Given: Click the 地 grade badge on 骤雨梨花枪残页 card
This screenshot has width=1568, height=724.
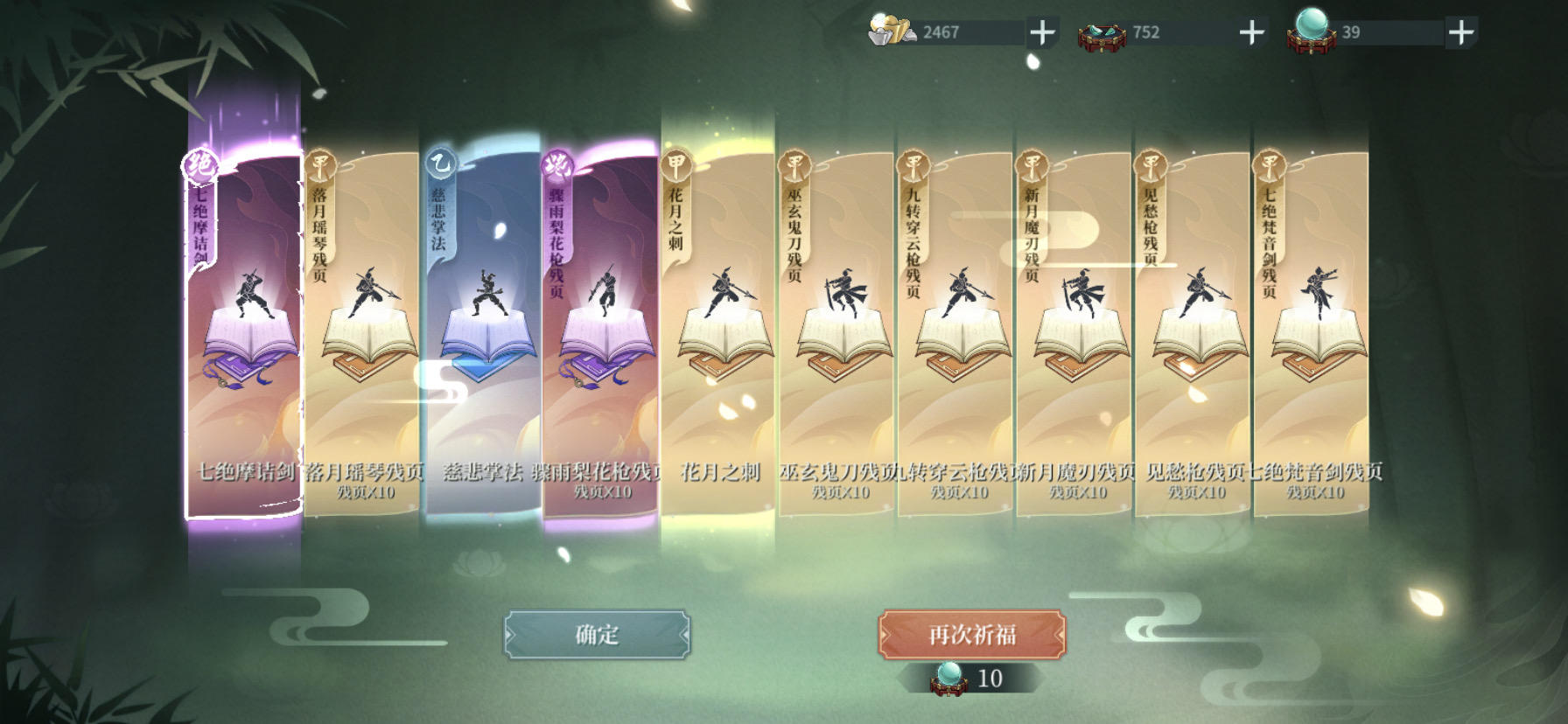Looking at the screenshot, I should [x=560, y=163].
